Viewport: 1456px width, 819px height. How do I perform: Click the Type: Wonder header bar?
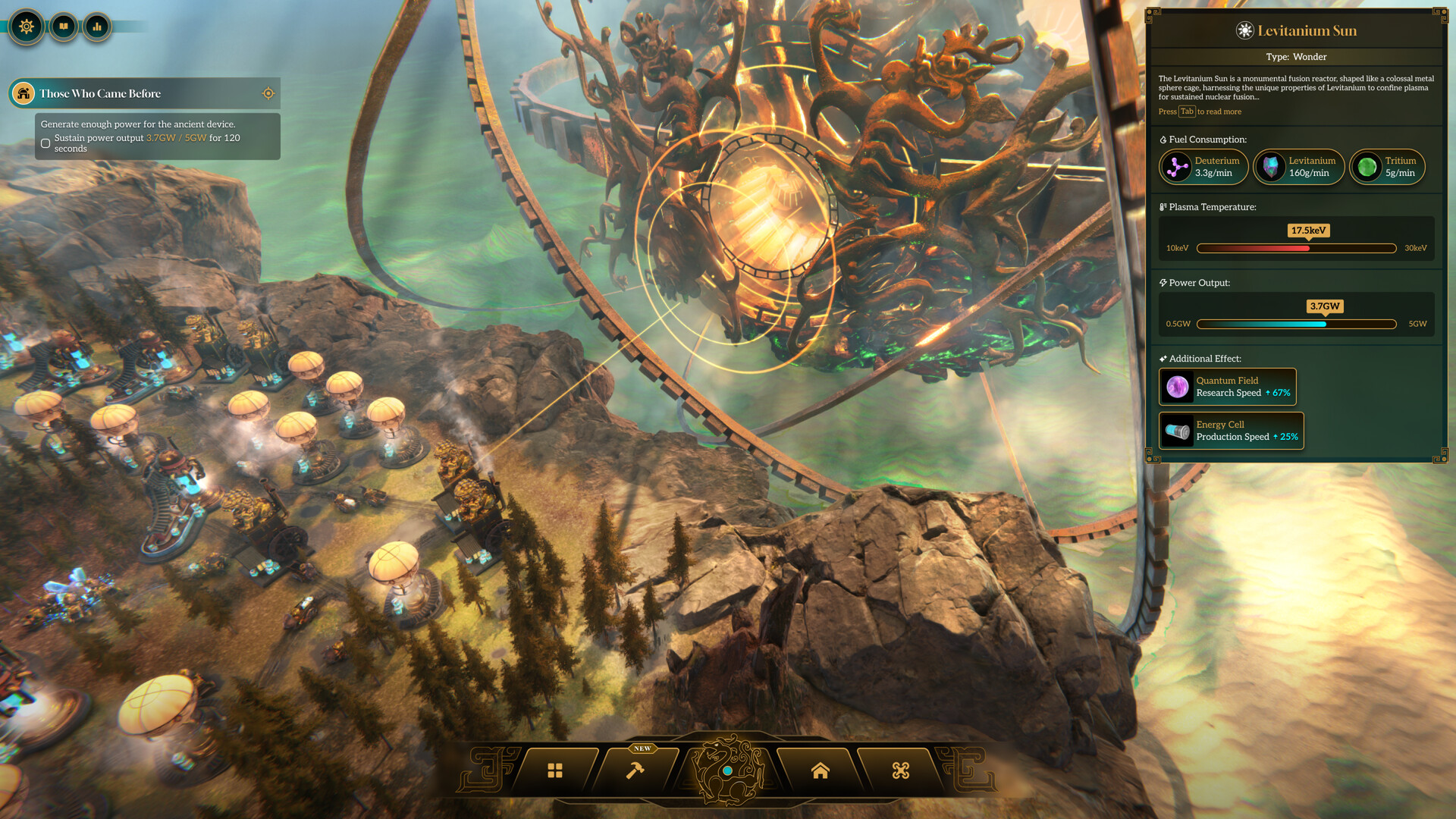pyautogui.click(x=1297, y=57)
